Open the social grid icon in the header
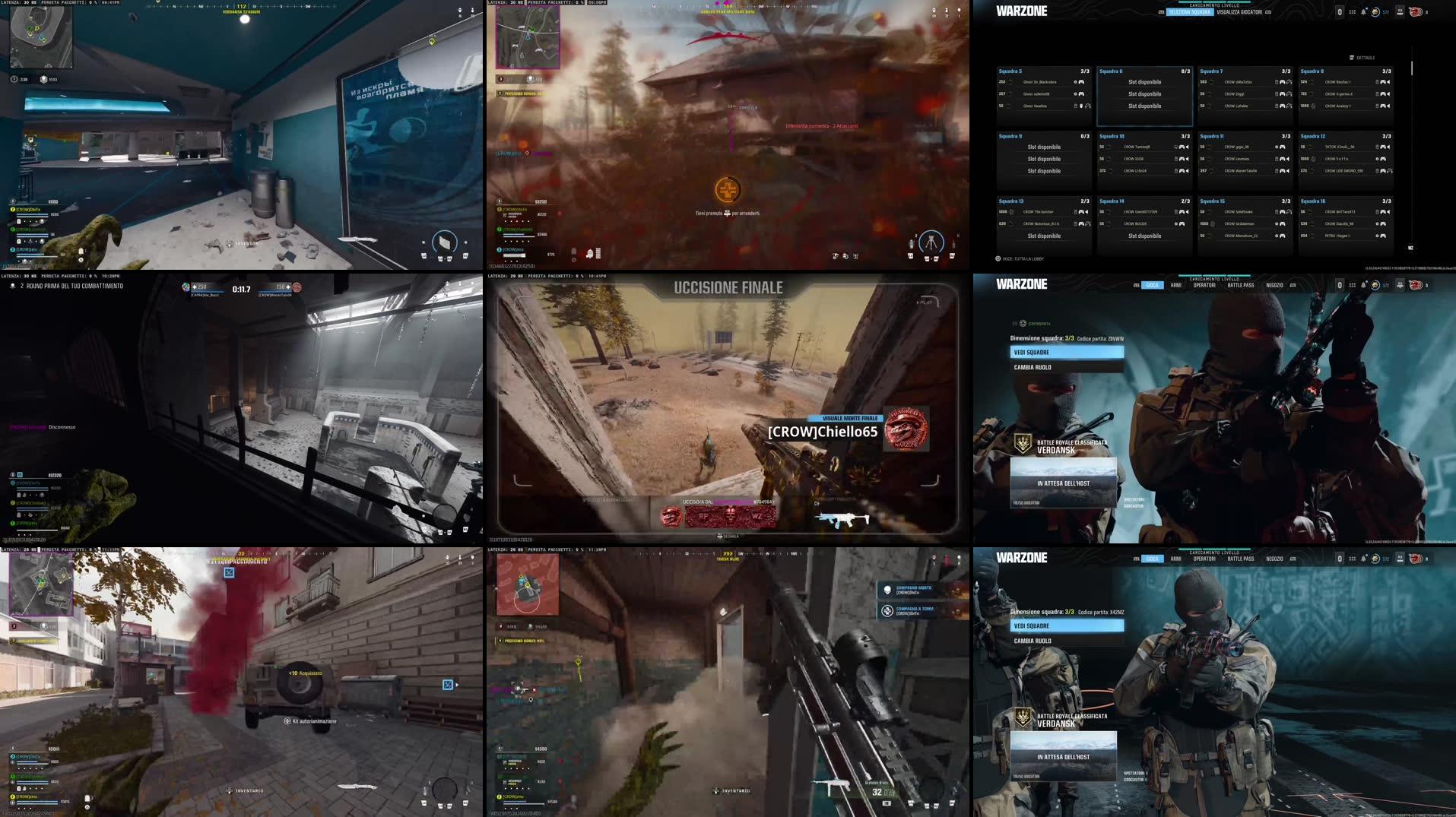The height and width of the screenshot is (817, 1456). (1352, 11)
